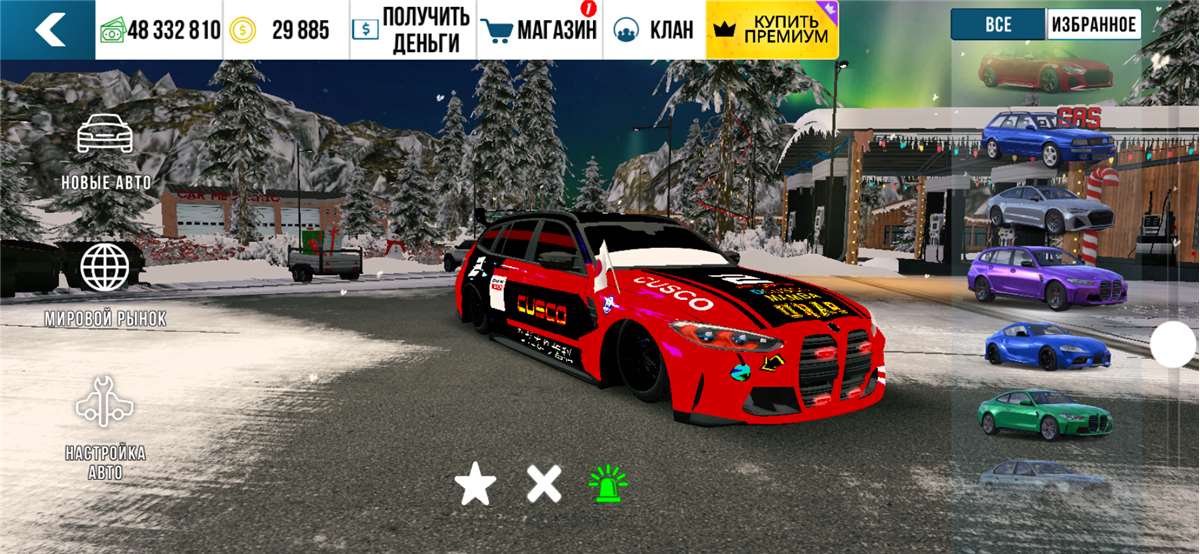The height and width of the screenshot is (554, 1200).
Task: Open the Новые авто section
Action: (106, 151)
